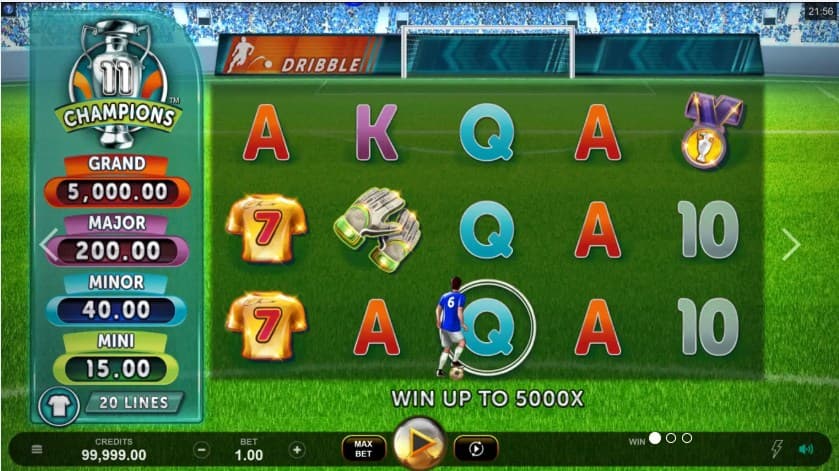Mute the game sound via speaker icon

tap(806, 450)
